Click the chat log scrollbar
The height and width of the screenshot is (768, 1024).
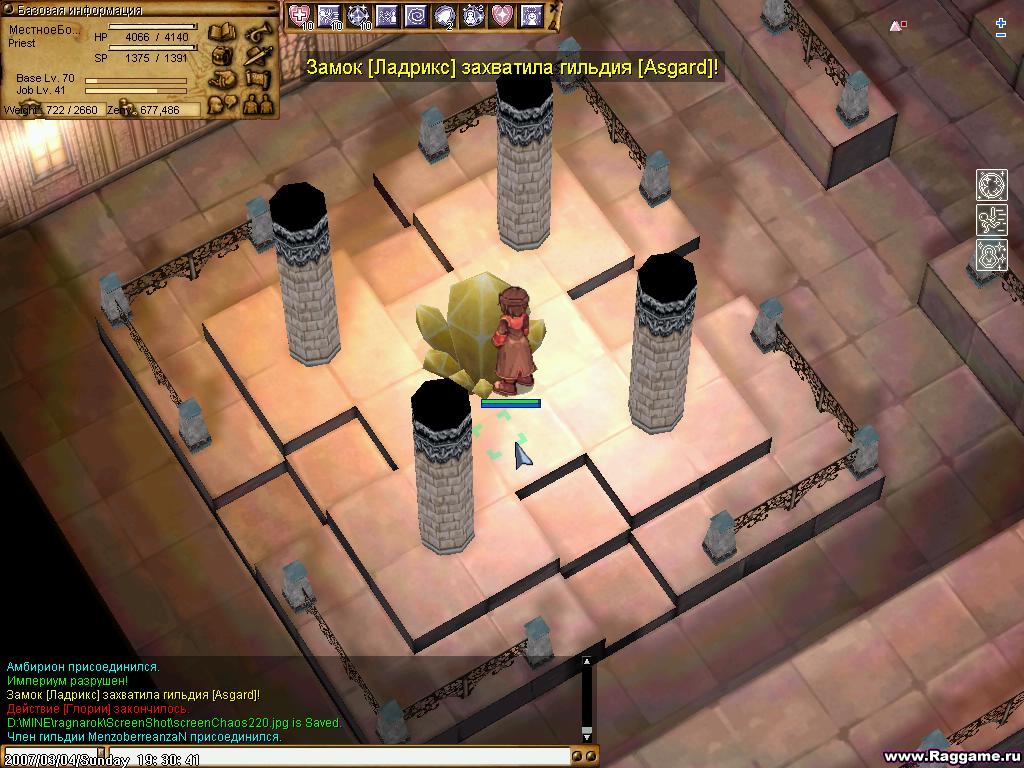tap(587, 700)
